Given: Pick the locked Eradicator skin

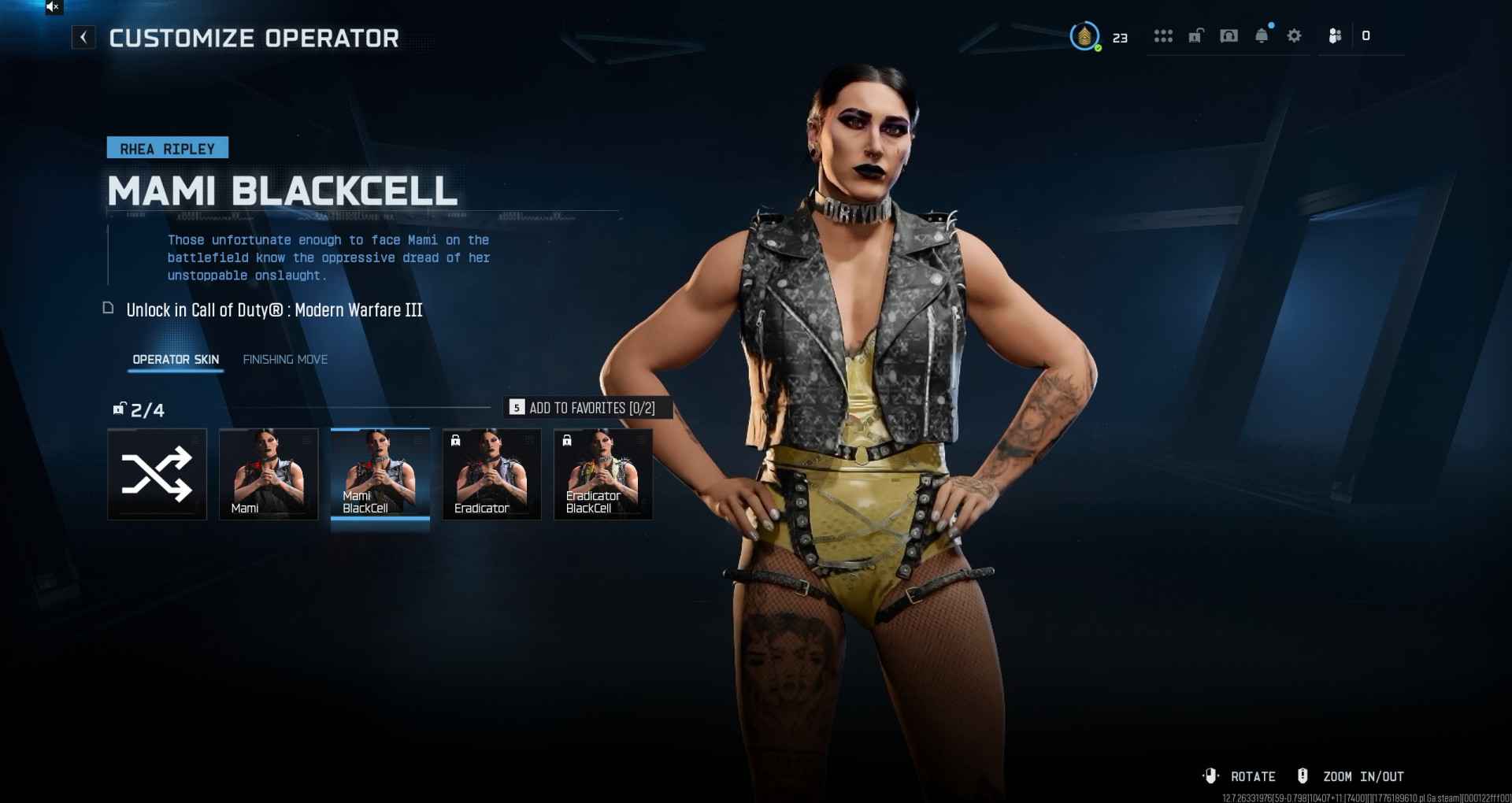Looking at the screenshot, I should coord(492,474).
